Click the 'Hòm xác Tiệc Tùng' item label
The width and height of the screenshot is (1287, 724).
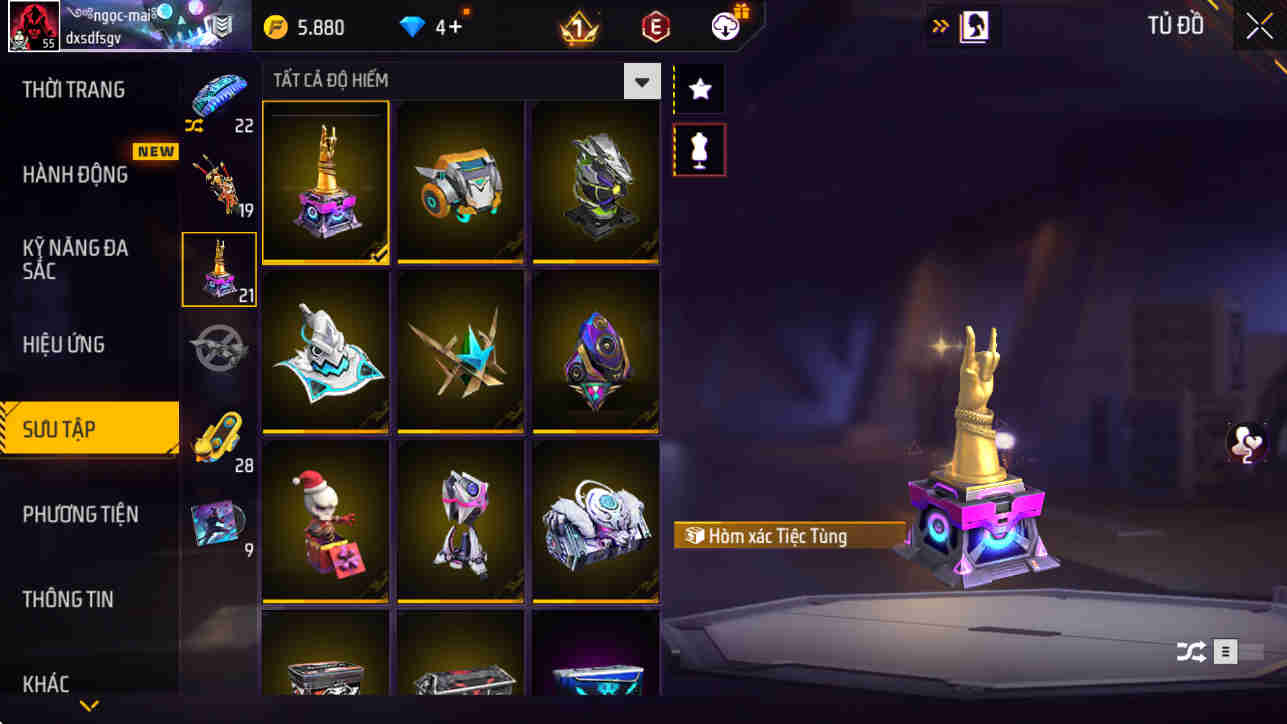click(x=789, y=536)
